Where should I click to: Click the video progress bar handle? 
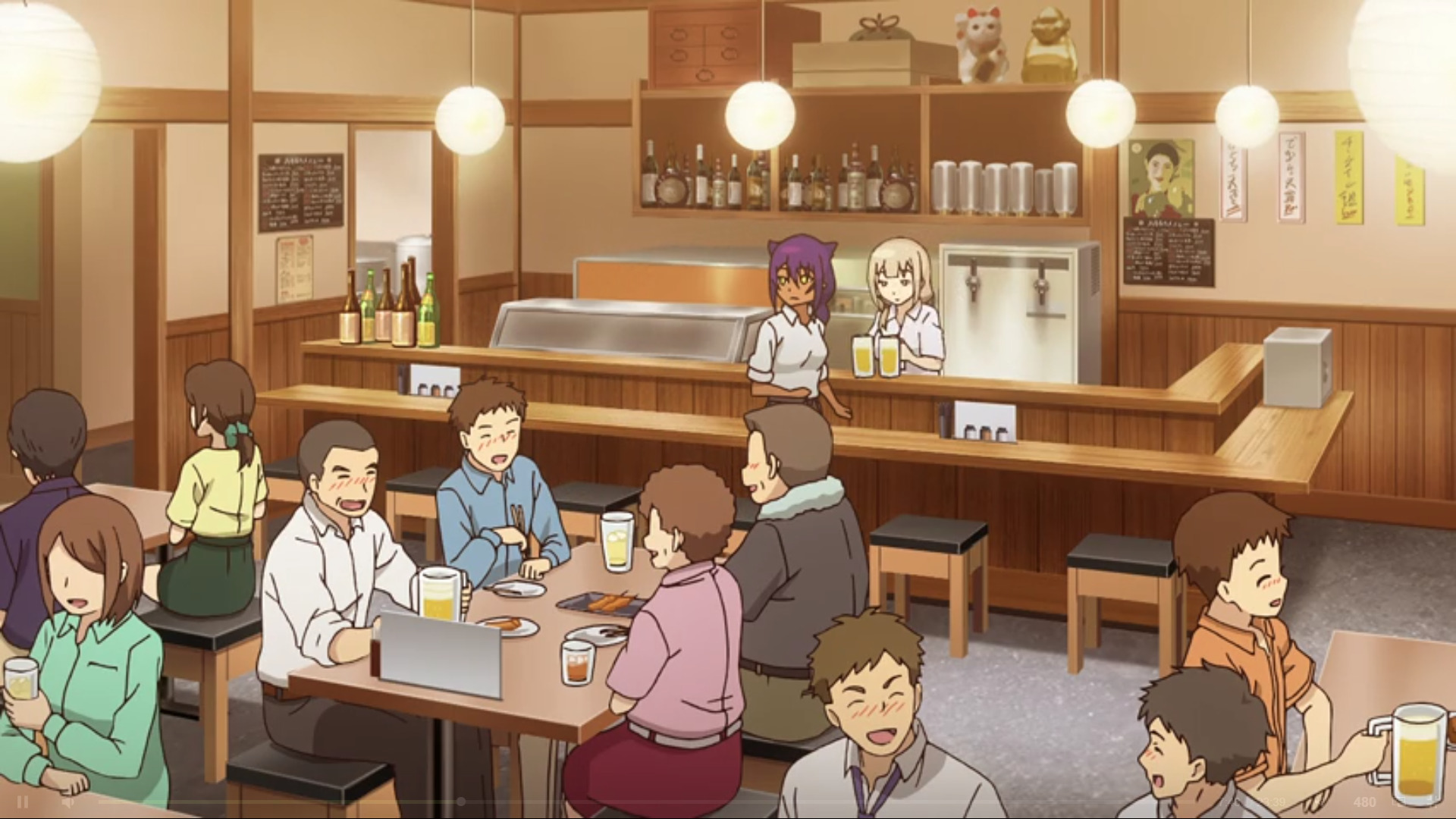pos(460,802)
